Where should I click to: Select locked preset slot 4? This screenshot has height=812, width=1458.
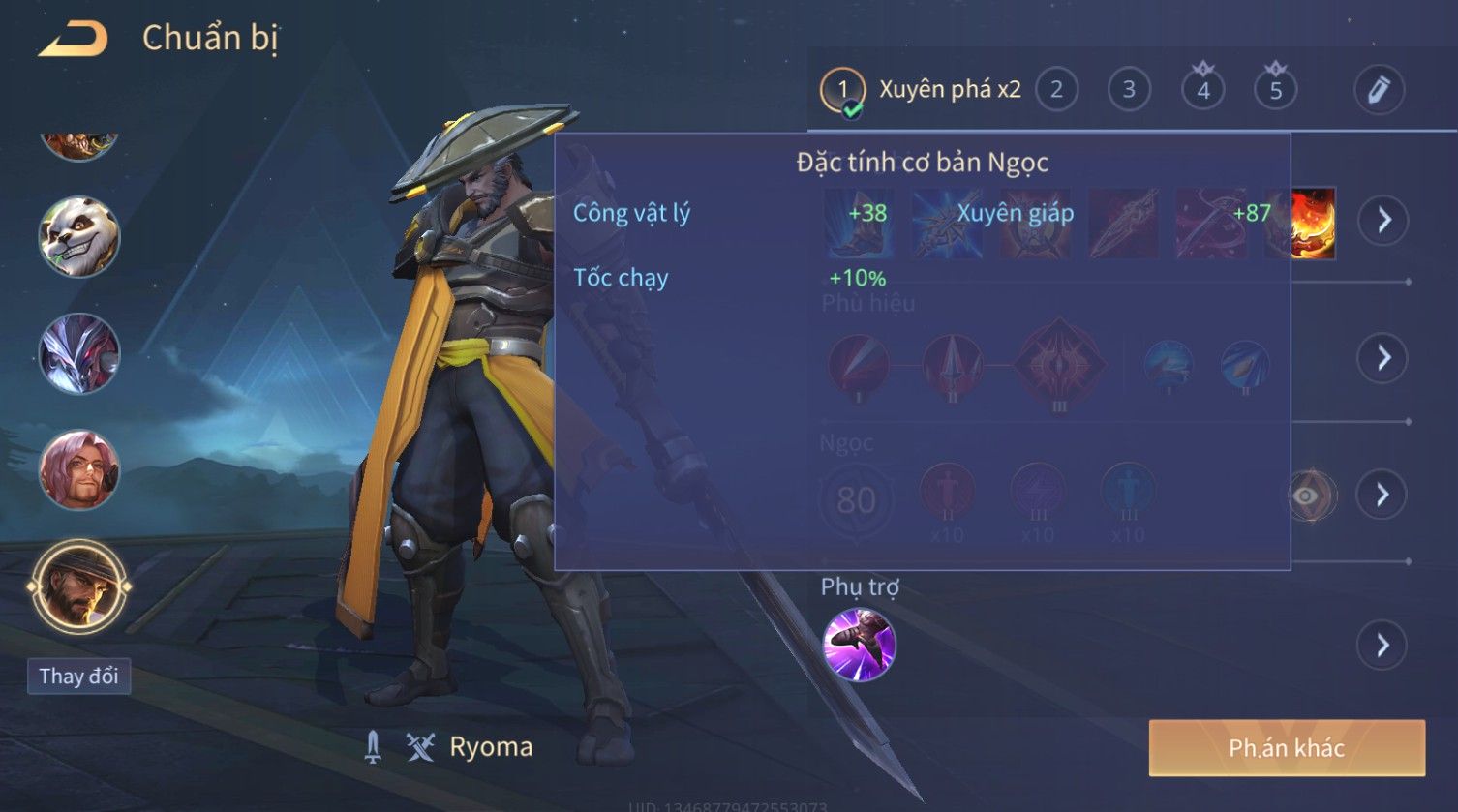[1202, 90]
